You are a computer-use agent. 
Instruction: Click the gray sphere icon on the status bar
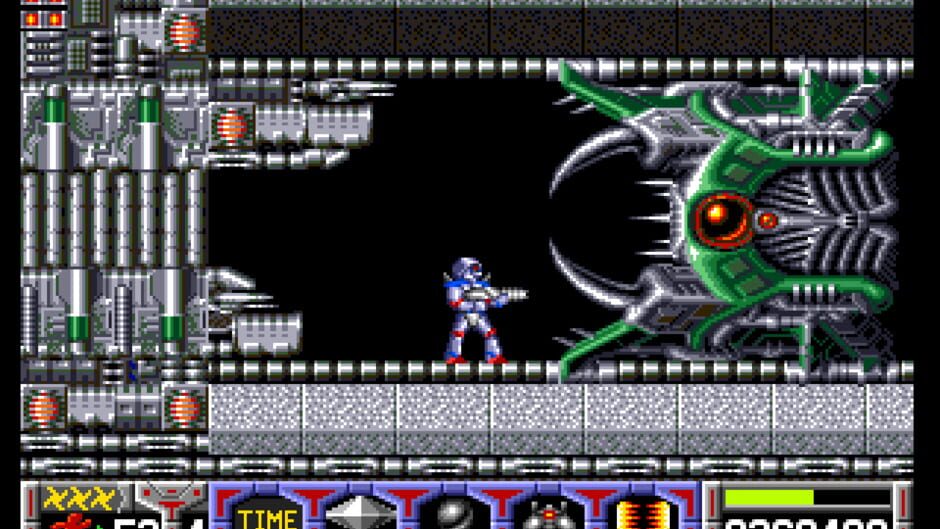click(x=453, y=515)
